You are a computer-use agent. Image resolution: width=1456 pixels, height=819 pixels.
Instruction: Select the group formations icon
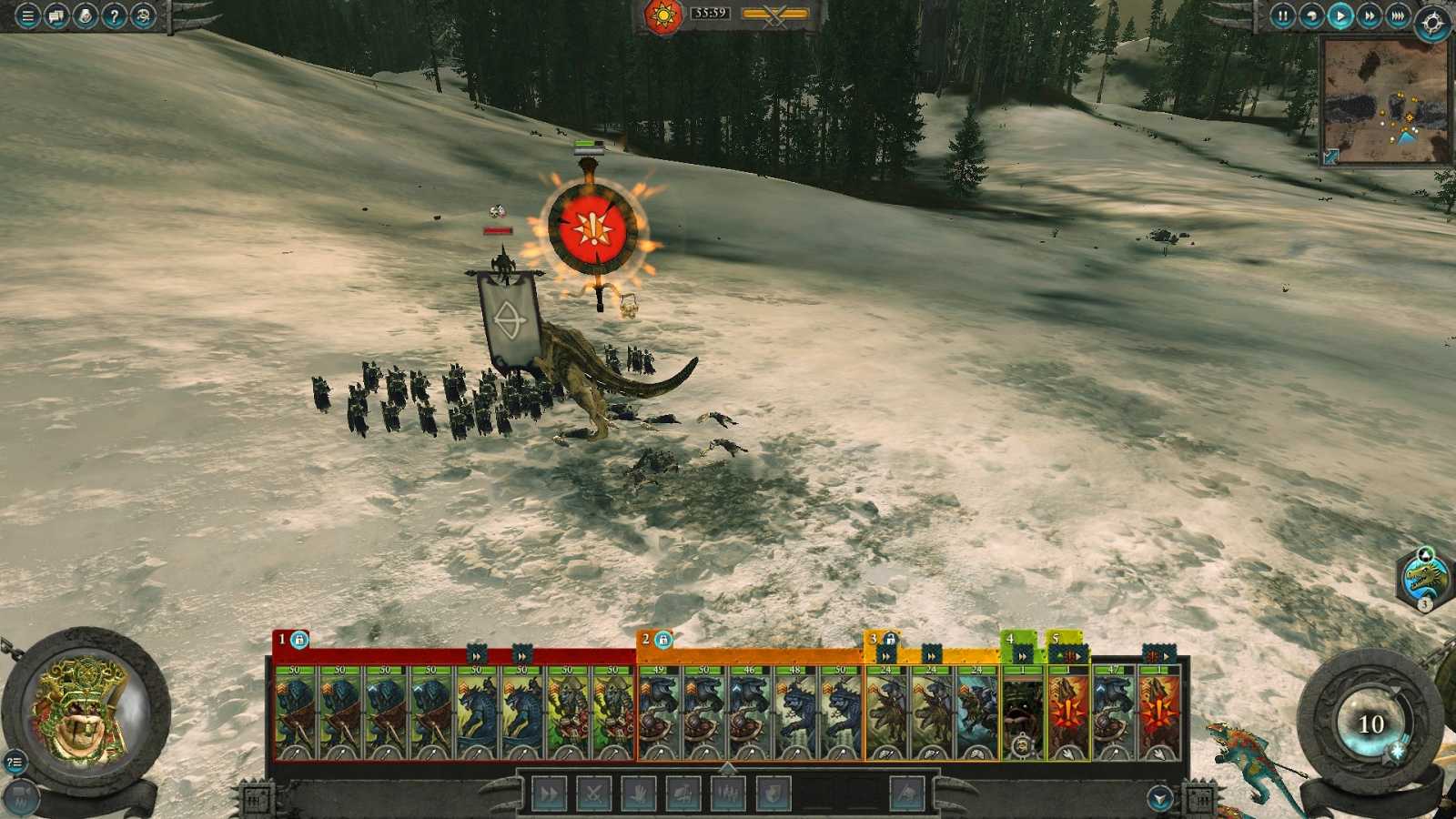(727, 794)
